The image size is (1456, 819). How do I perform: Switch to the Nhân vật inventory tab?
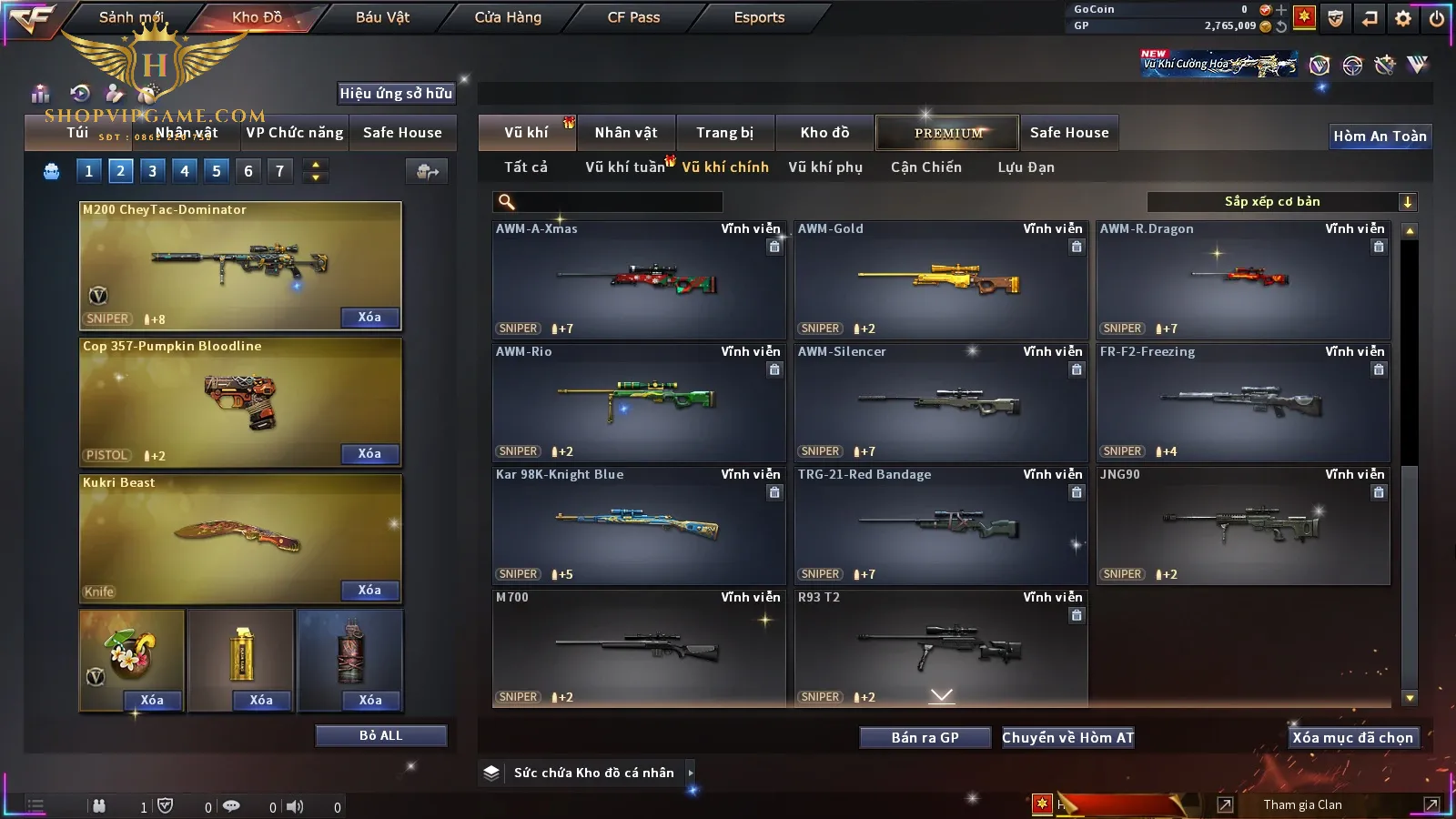click(625, 133)
